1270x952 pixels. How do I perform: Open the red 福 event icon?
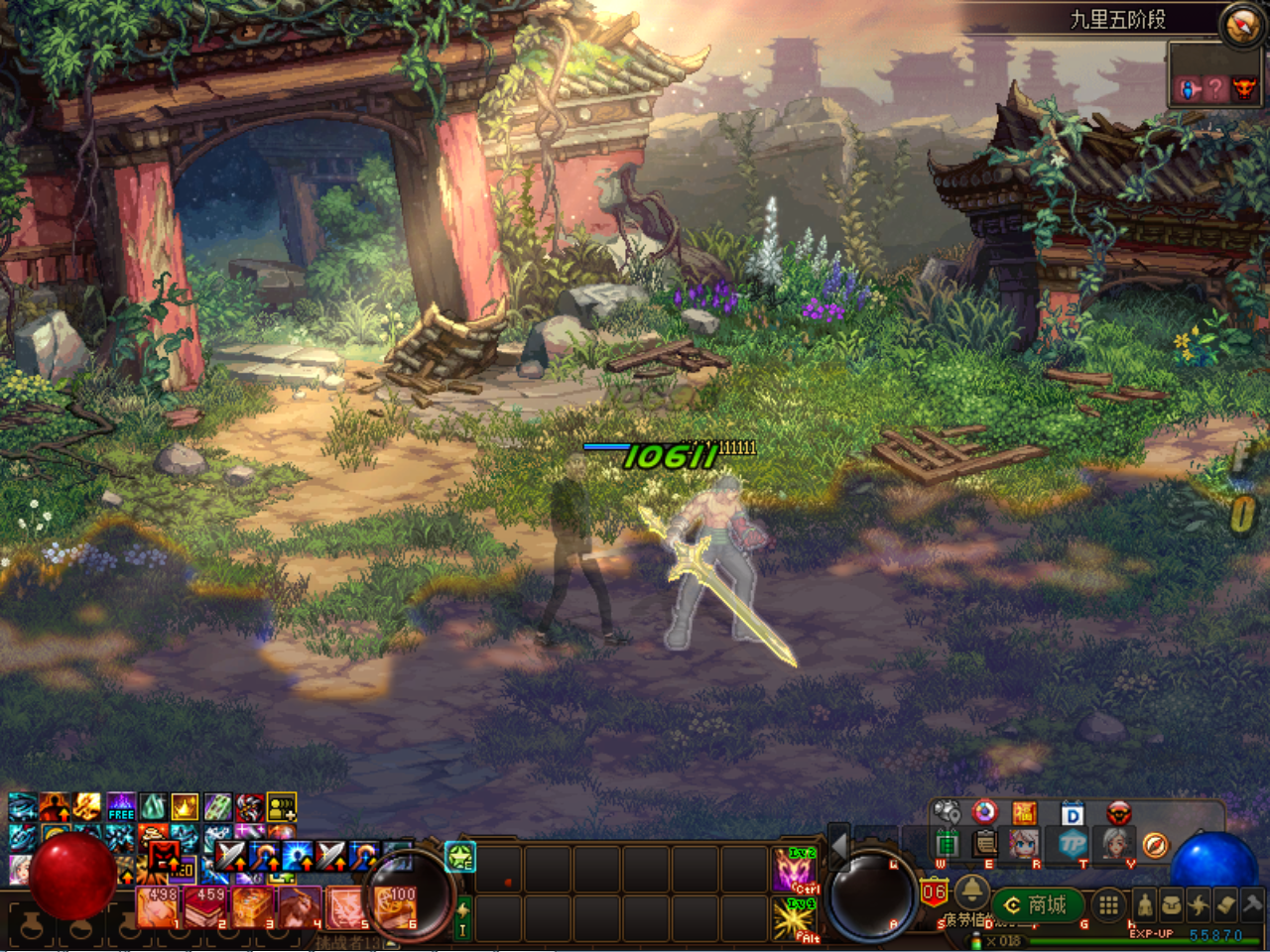(x=1024, y=814)
